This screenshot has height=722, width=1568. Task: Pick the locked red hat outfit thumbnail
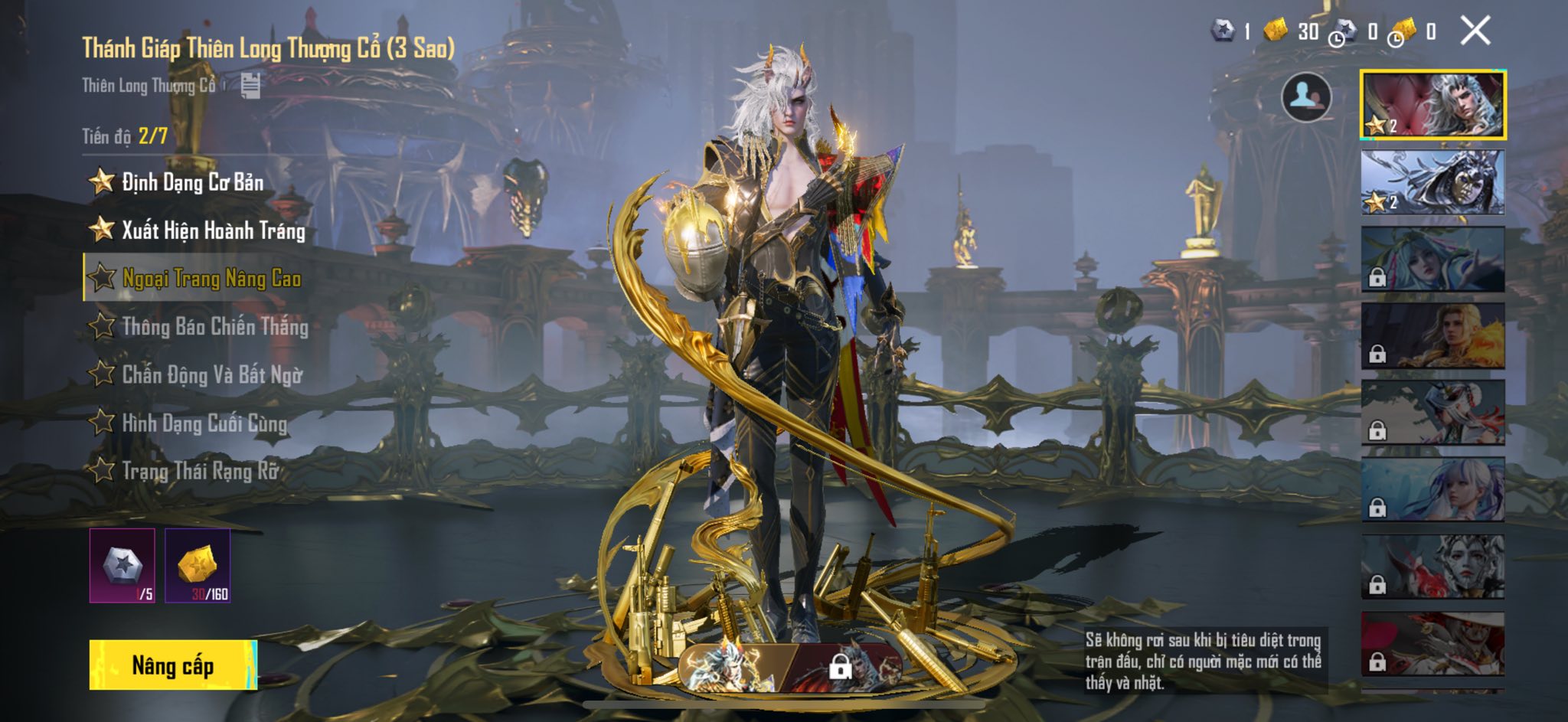click(1432, 643)
